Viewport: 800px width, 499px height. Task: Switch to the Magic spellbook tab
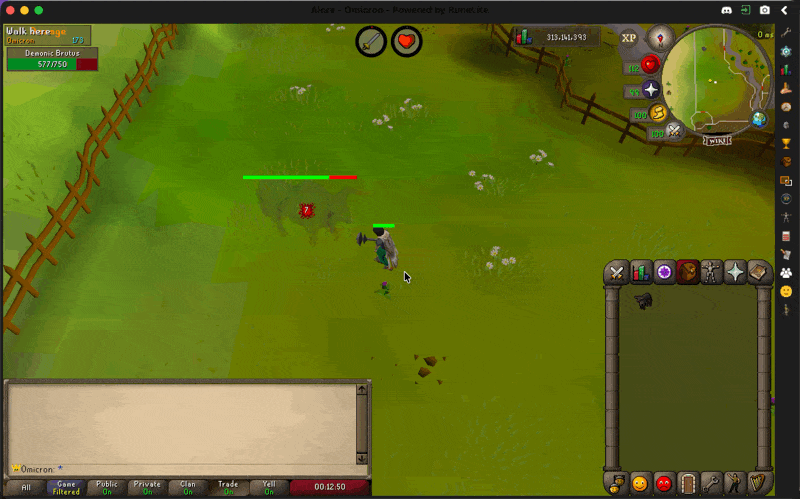tap(759, 272)
